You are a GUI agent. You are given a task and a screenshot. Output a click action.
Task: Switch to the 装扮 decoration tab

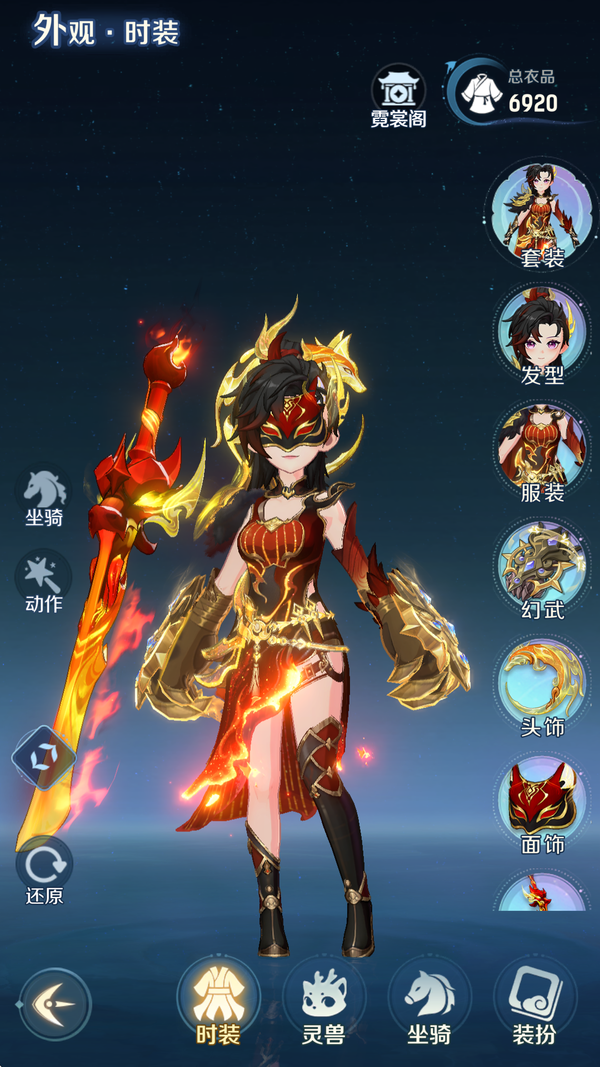point(534,1002)
